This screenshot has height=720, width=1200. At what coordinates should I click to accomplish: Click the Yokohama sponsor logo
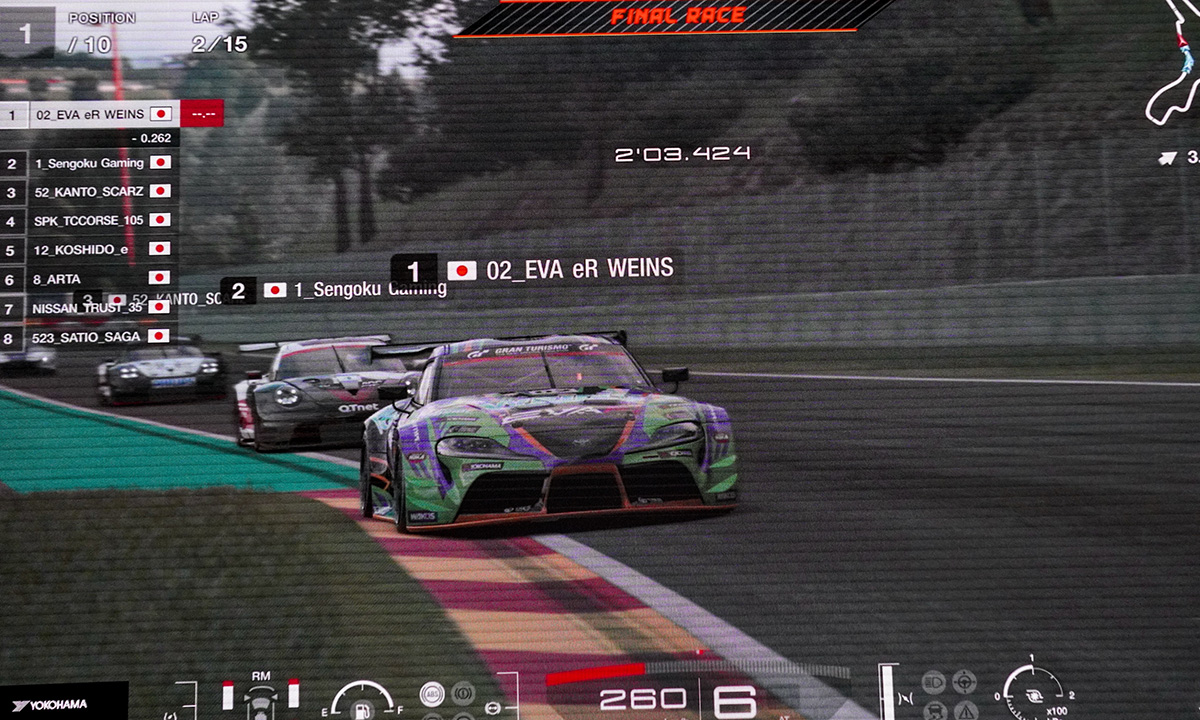[50, 705]
